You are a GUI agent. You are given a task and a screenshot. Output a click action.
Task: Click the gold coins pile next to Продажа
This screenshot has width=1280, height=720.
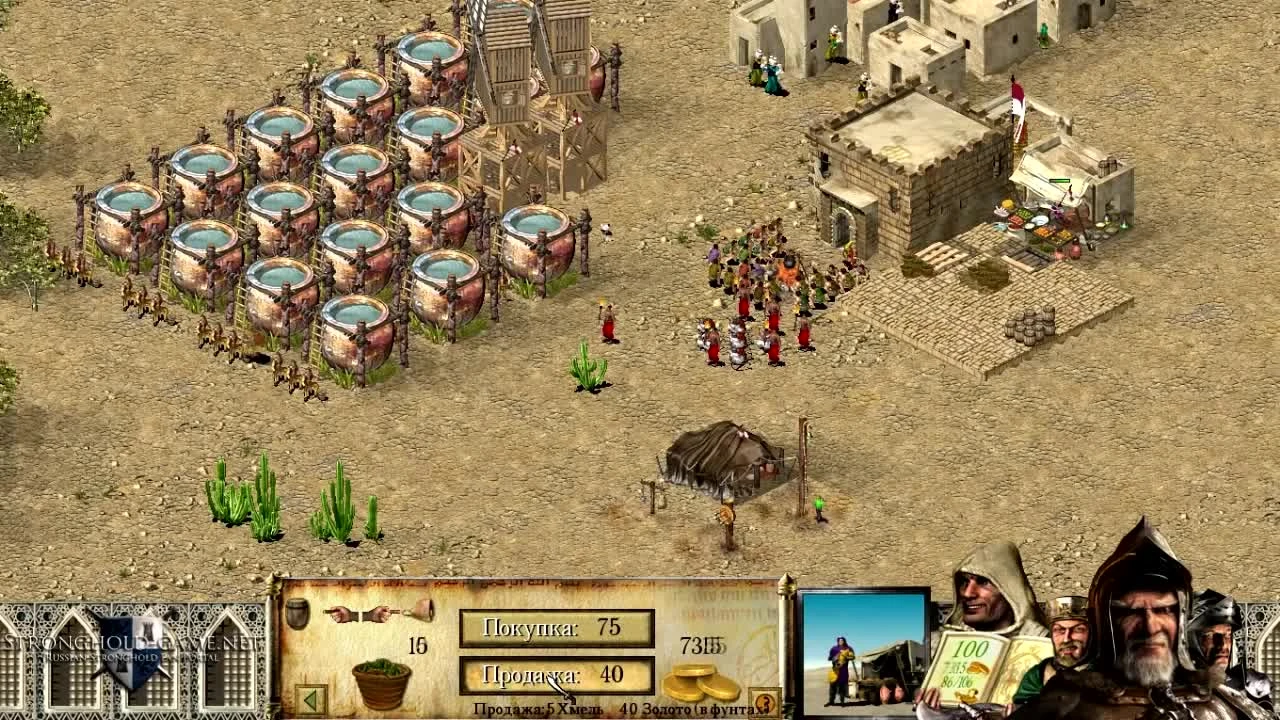point(700,682)
